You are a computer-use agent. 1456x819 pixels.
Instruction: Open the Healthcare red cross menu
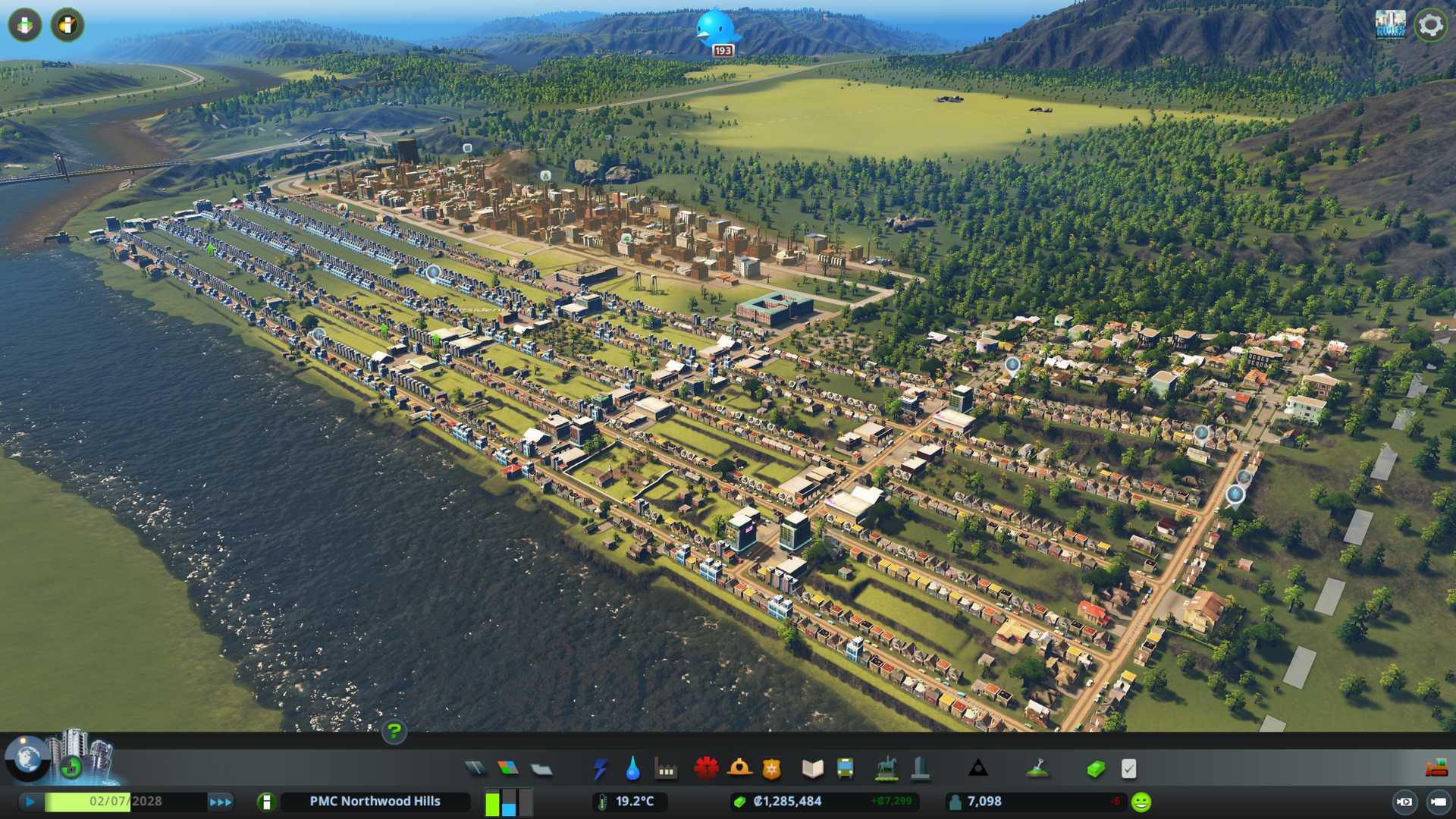(x=706, y=769)
